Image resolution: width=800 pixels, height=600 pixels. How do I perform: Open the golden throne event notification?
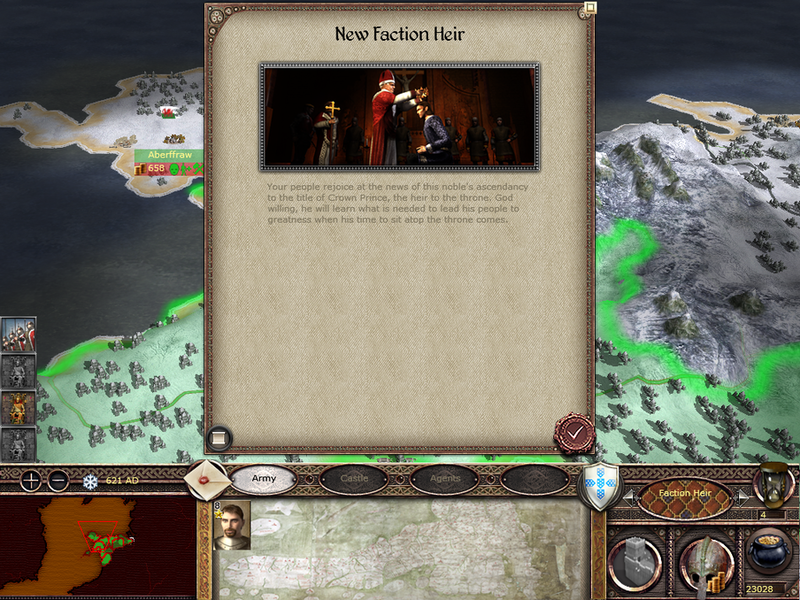pyautogui.click(x=18, y=407)
